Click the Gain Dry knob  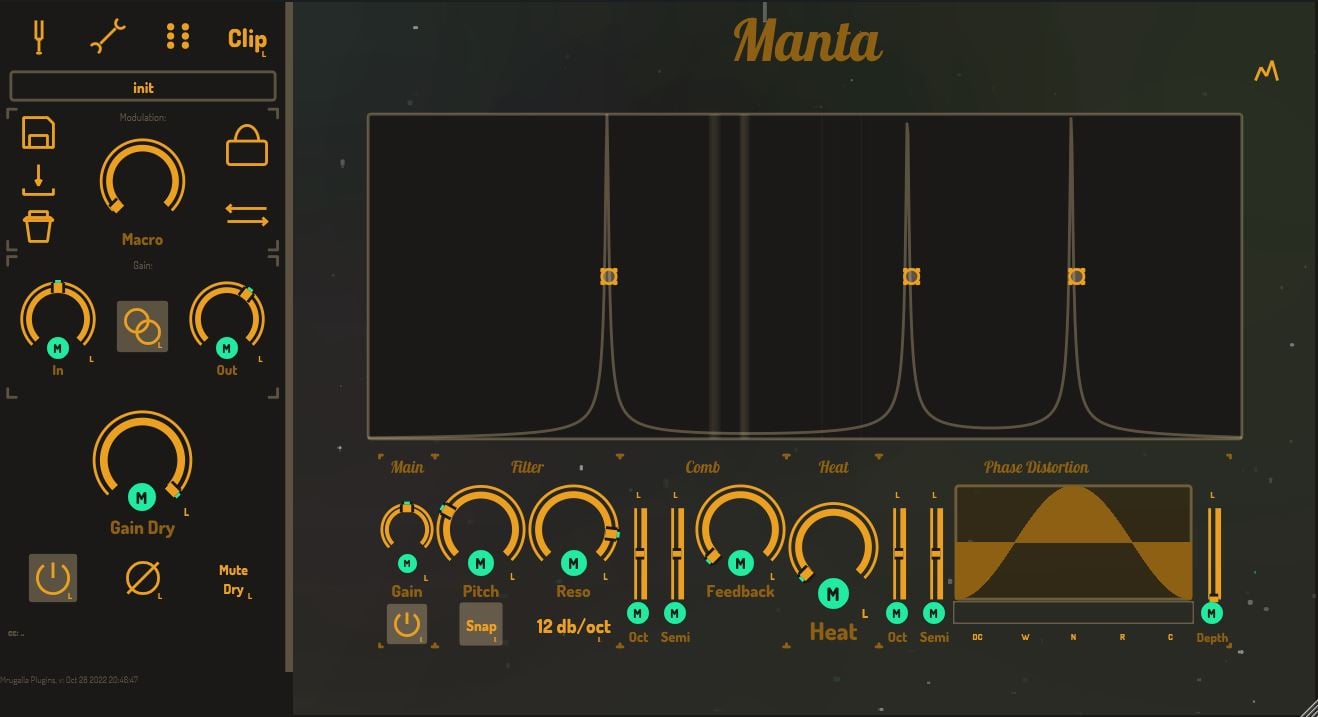[x=142, y=460]
